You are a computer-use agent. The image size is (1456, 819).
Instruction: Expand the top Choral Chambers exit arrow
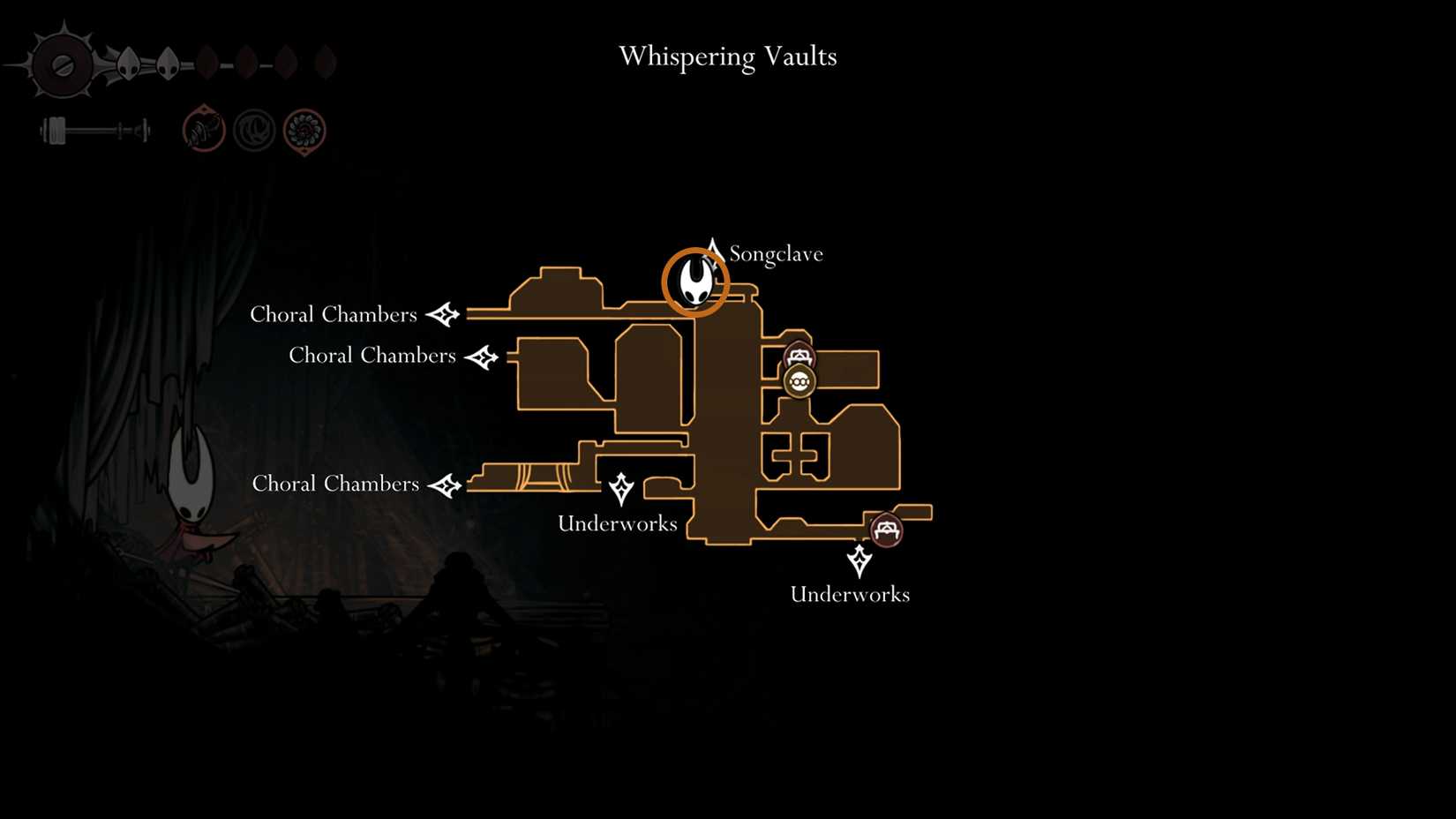coord(445,313)
